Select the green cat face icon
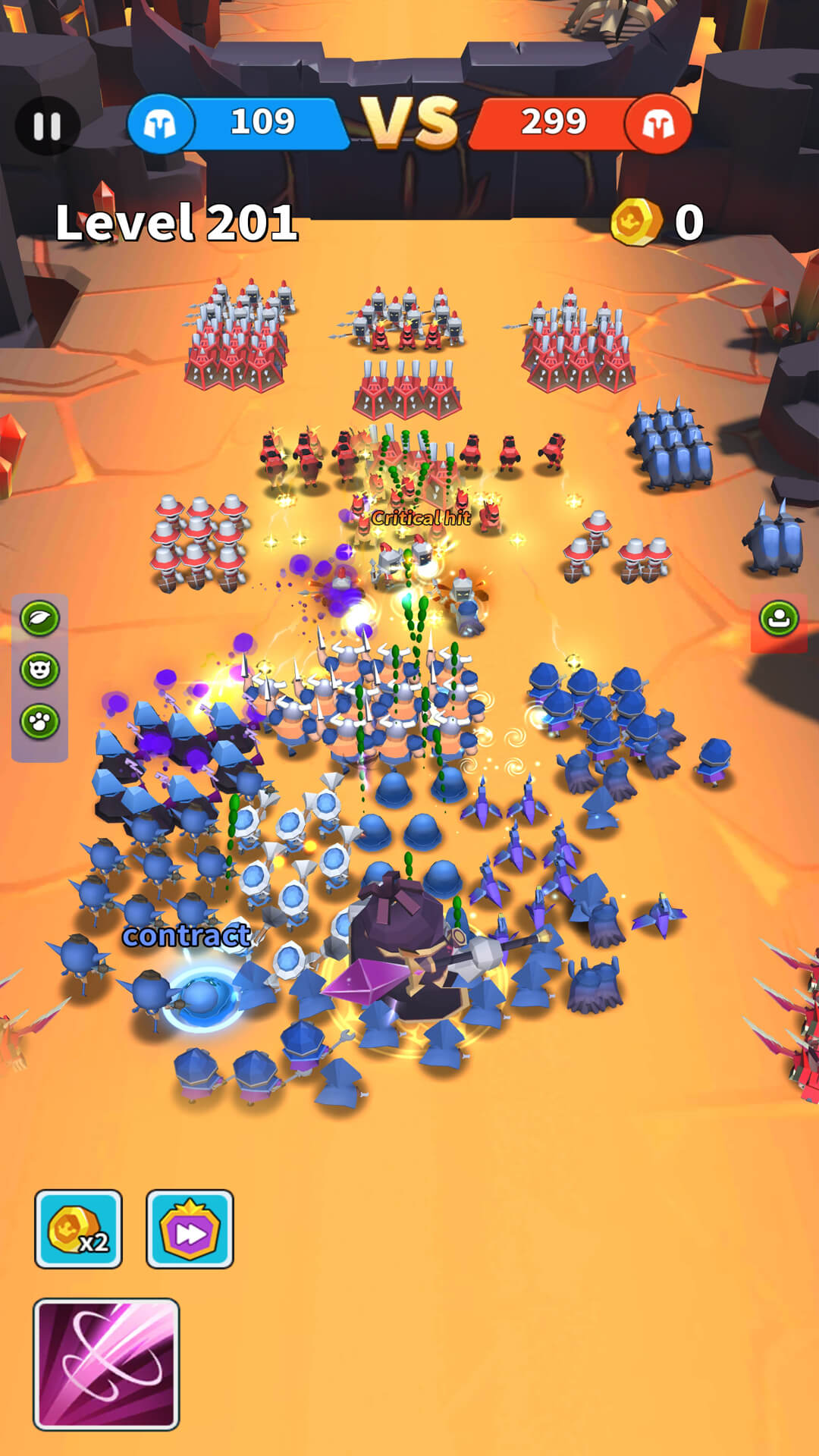 click(39, 670)
